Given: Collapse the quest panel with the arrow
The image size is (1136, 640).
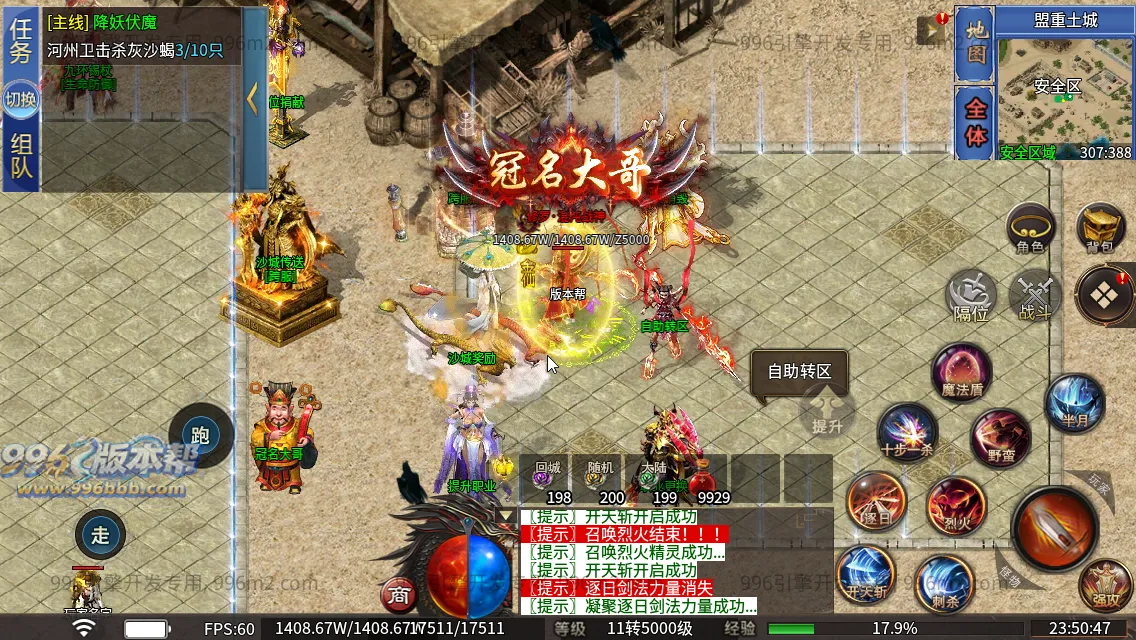Looking at the screenshot, I should tap(253, 99).
